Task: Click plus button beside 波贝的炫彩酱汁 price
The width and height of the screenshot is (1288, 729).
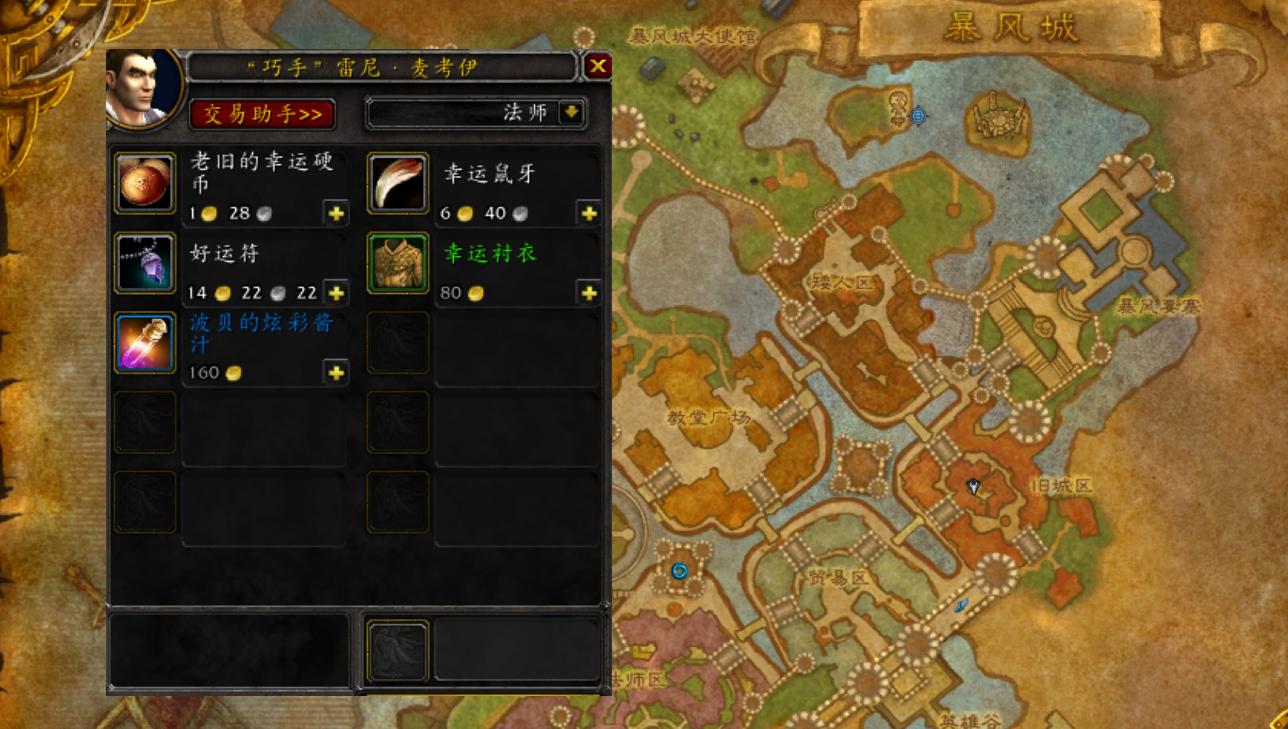Action: (337, 373)
